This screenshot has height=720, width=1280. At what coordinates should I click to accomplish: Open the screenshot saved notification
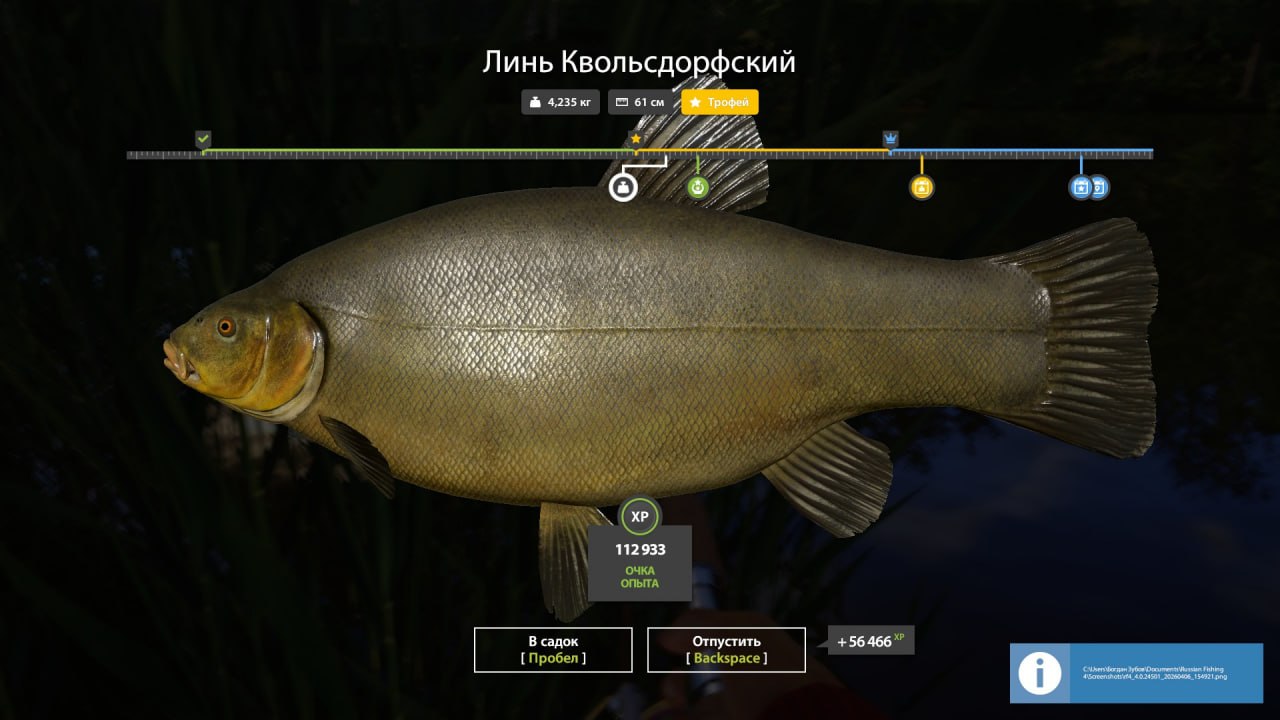tap(1136, 674)
